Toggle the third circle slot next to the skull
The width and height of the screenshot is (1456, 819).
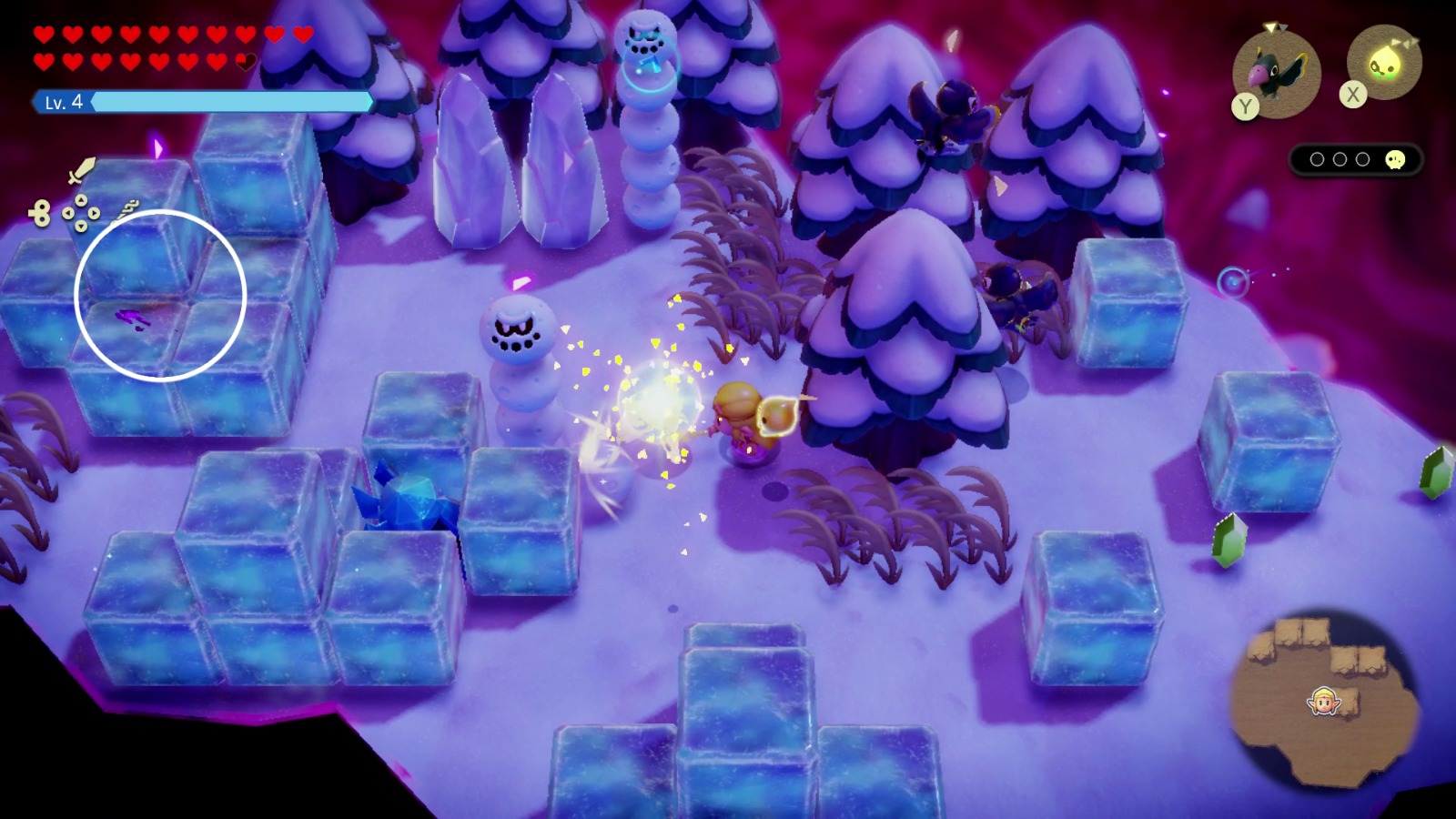click(x=1362, y=159)
